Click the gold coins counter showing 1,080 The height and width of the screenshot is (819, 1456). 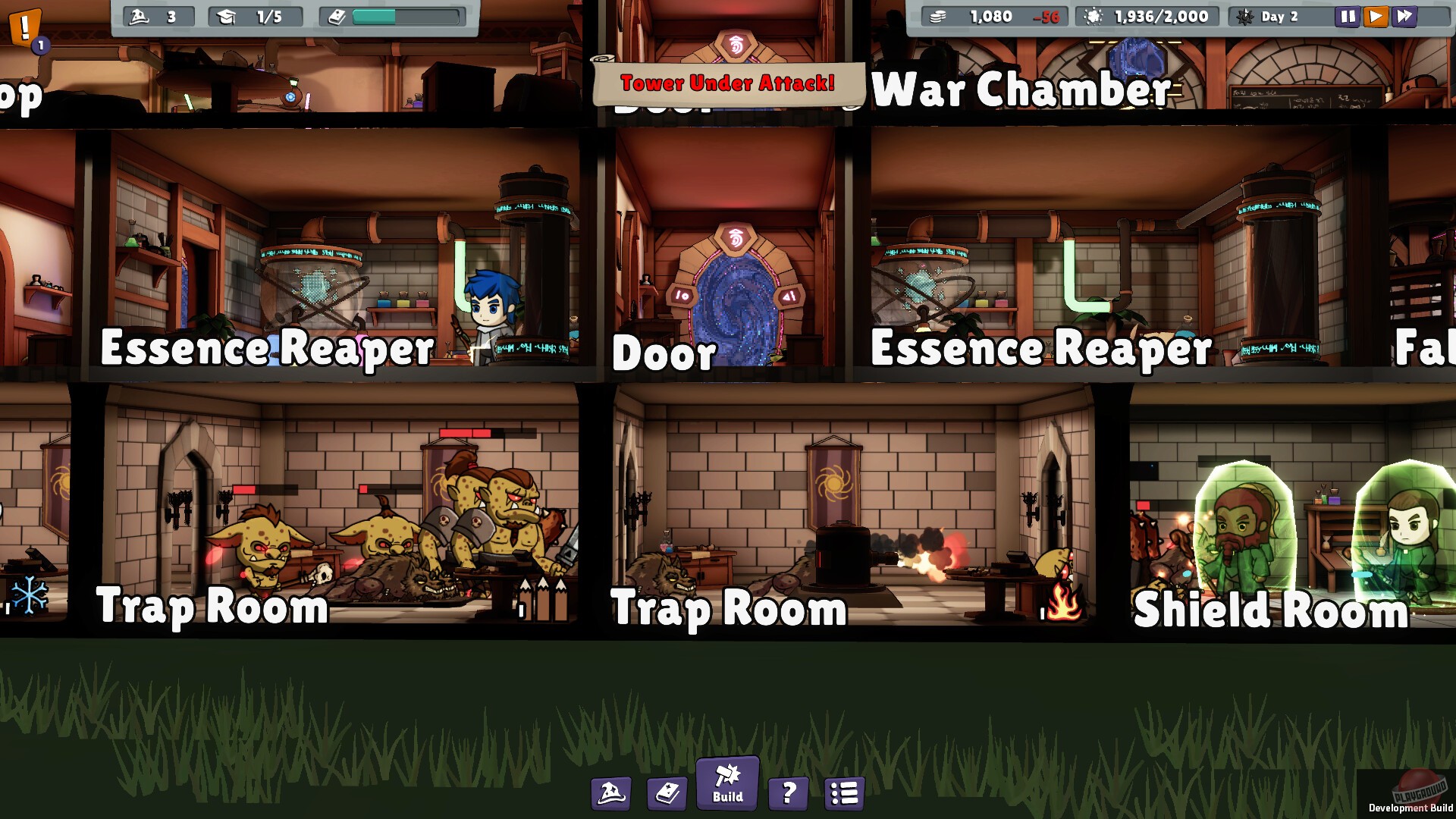click(x=993, y=16)
